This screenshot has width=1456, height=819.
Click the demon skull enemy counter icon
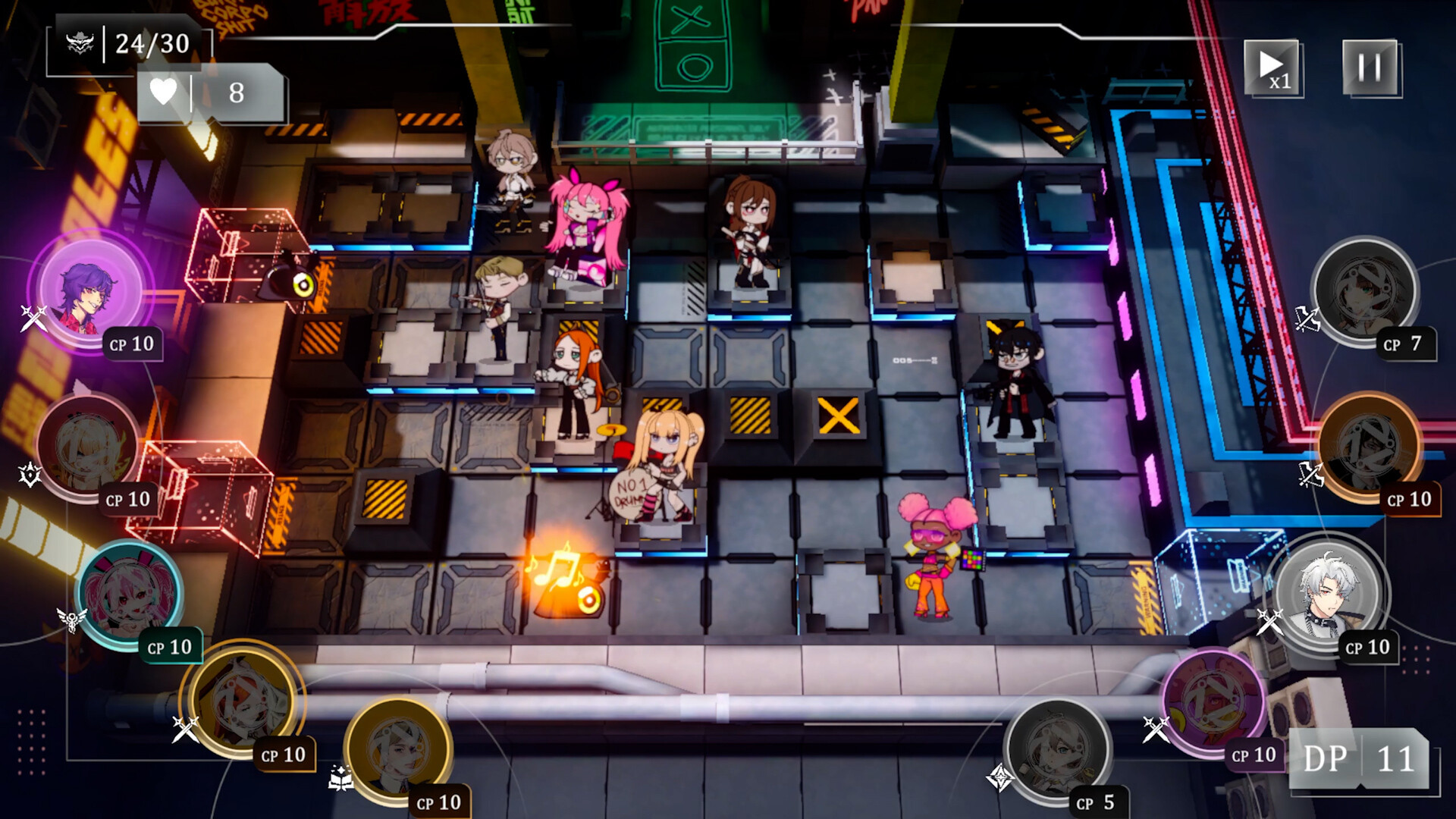[83, 42]
